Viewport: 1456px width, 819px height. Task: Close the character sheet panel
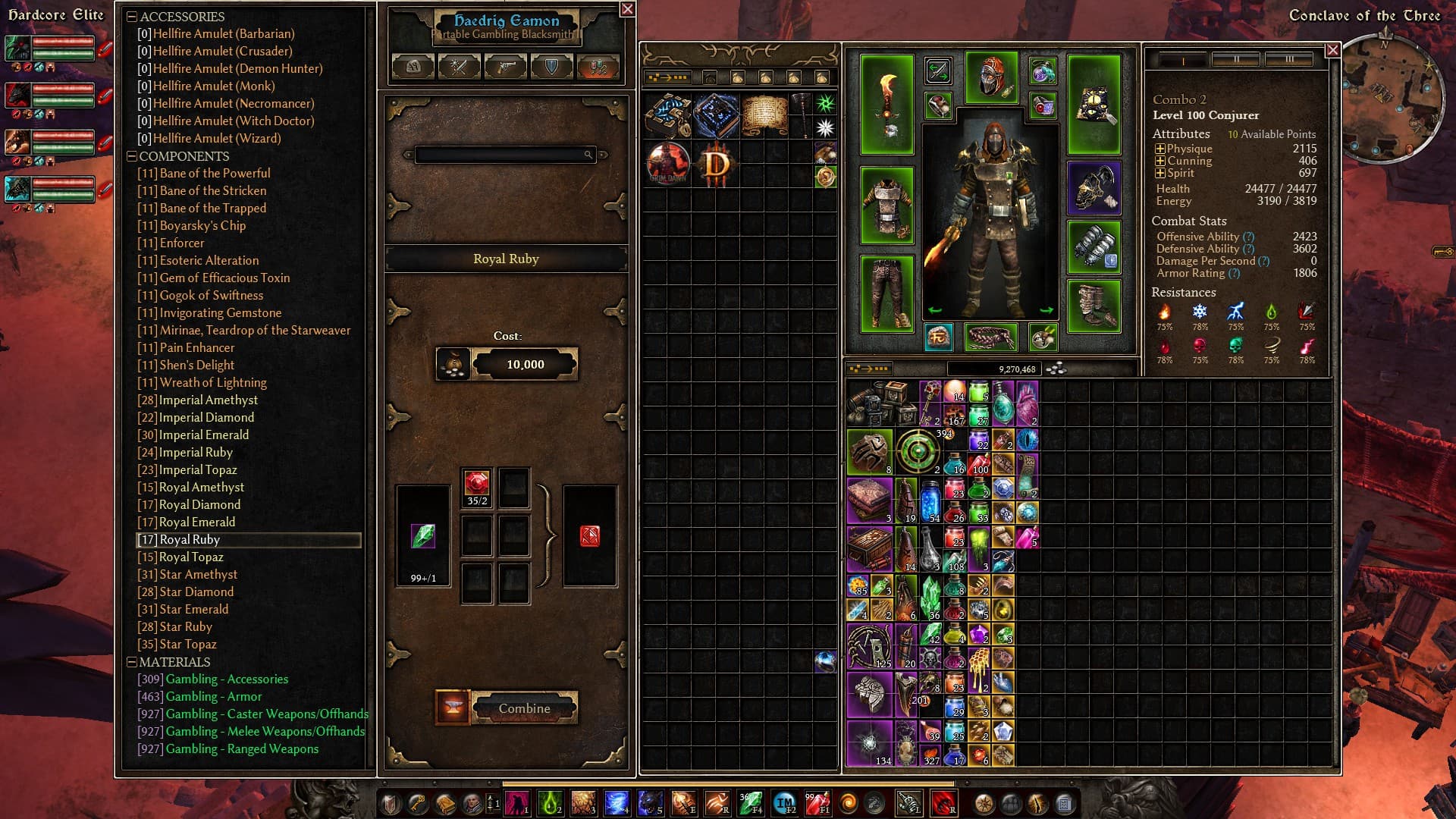1332,50
